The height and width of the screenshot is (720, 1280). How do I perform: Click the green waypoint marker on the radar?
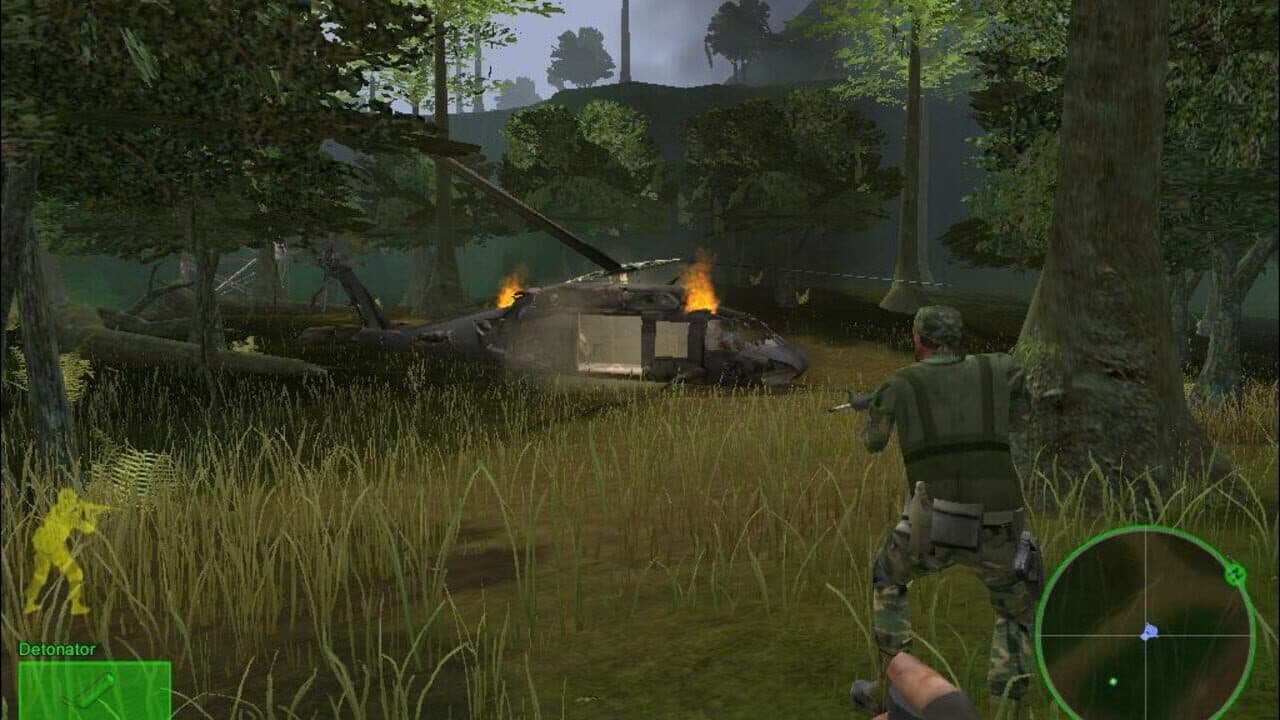(x=1234, y=573)
